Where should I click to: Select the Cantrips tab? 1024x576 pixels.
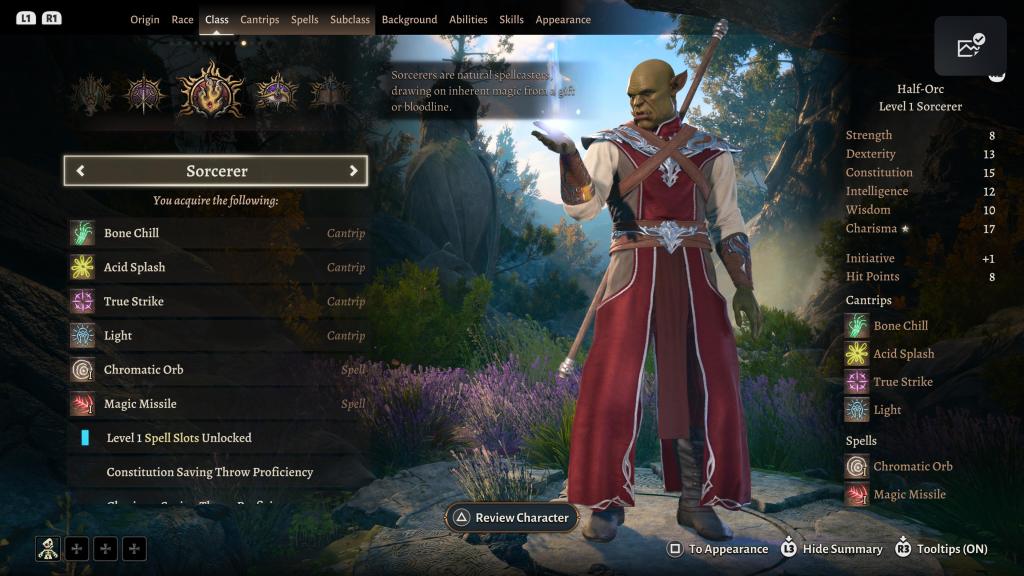260,20
